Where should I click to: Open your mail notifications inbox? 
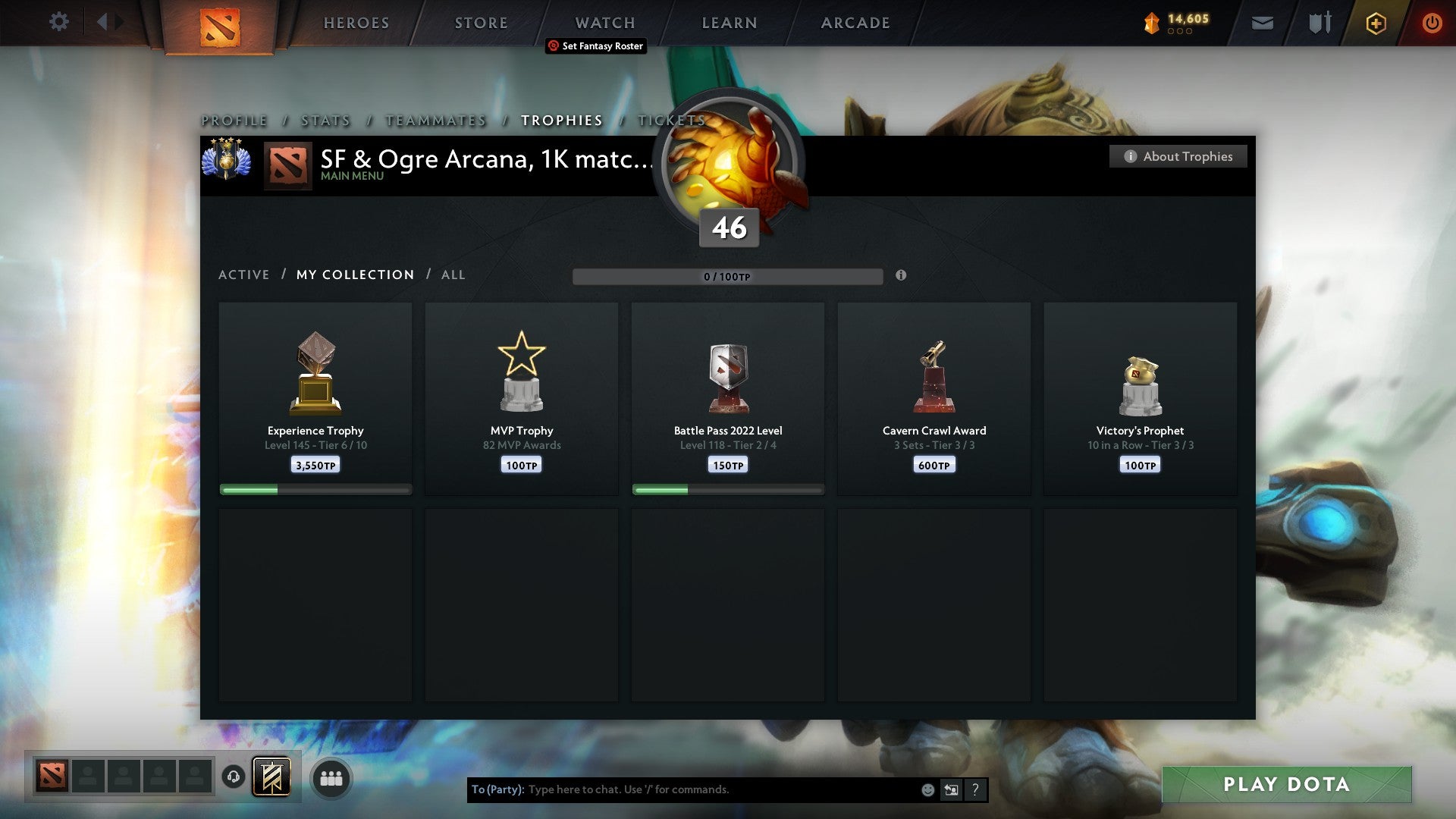click(1263, 23)
